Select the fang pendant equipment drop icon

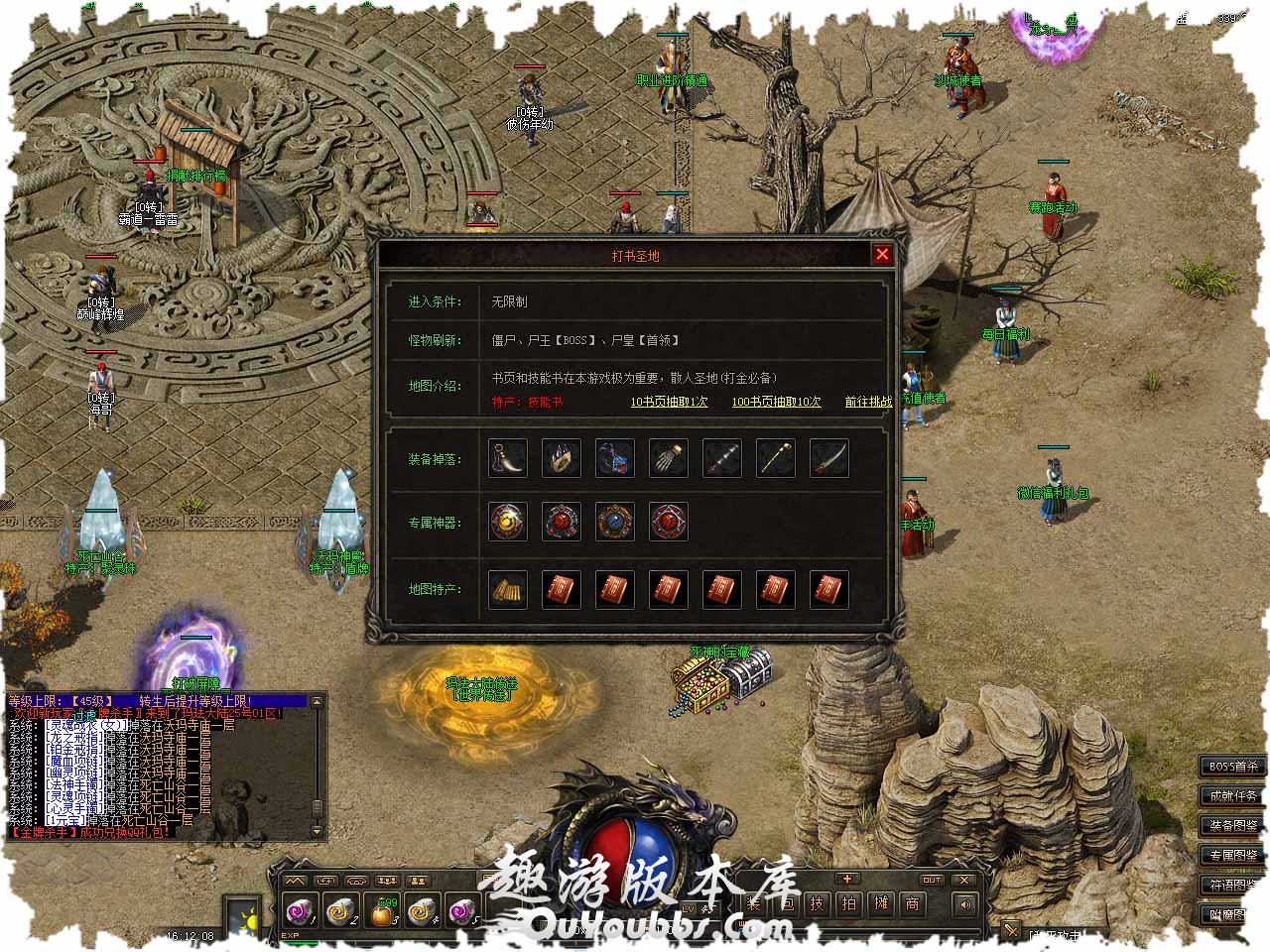508,458
